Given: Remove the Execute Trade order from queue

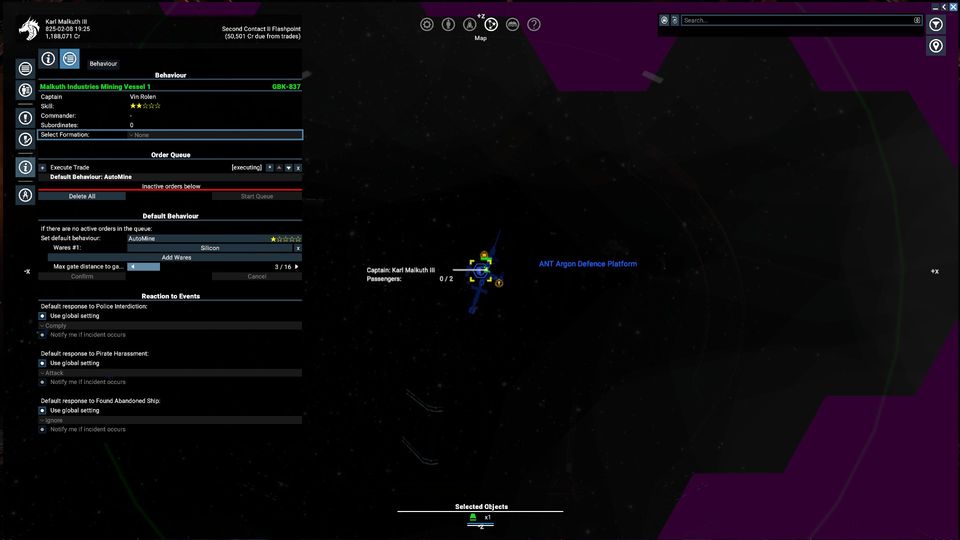Looking at the screenshot, I should pos(298,167).
